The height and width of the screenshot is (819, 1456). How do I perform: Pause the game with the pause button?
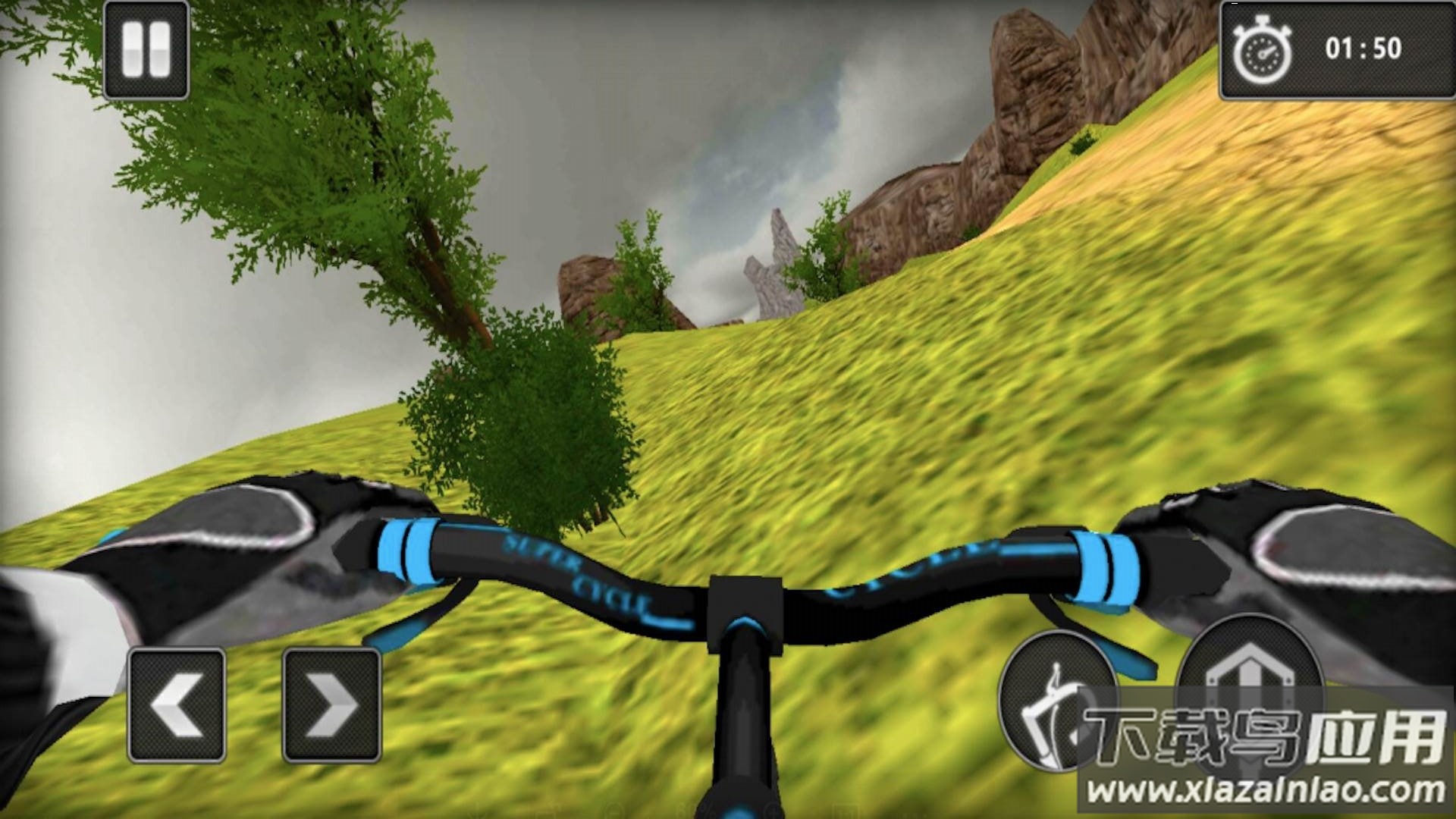pyautogui.click(x=146, y=50)
